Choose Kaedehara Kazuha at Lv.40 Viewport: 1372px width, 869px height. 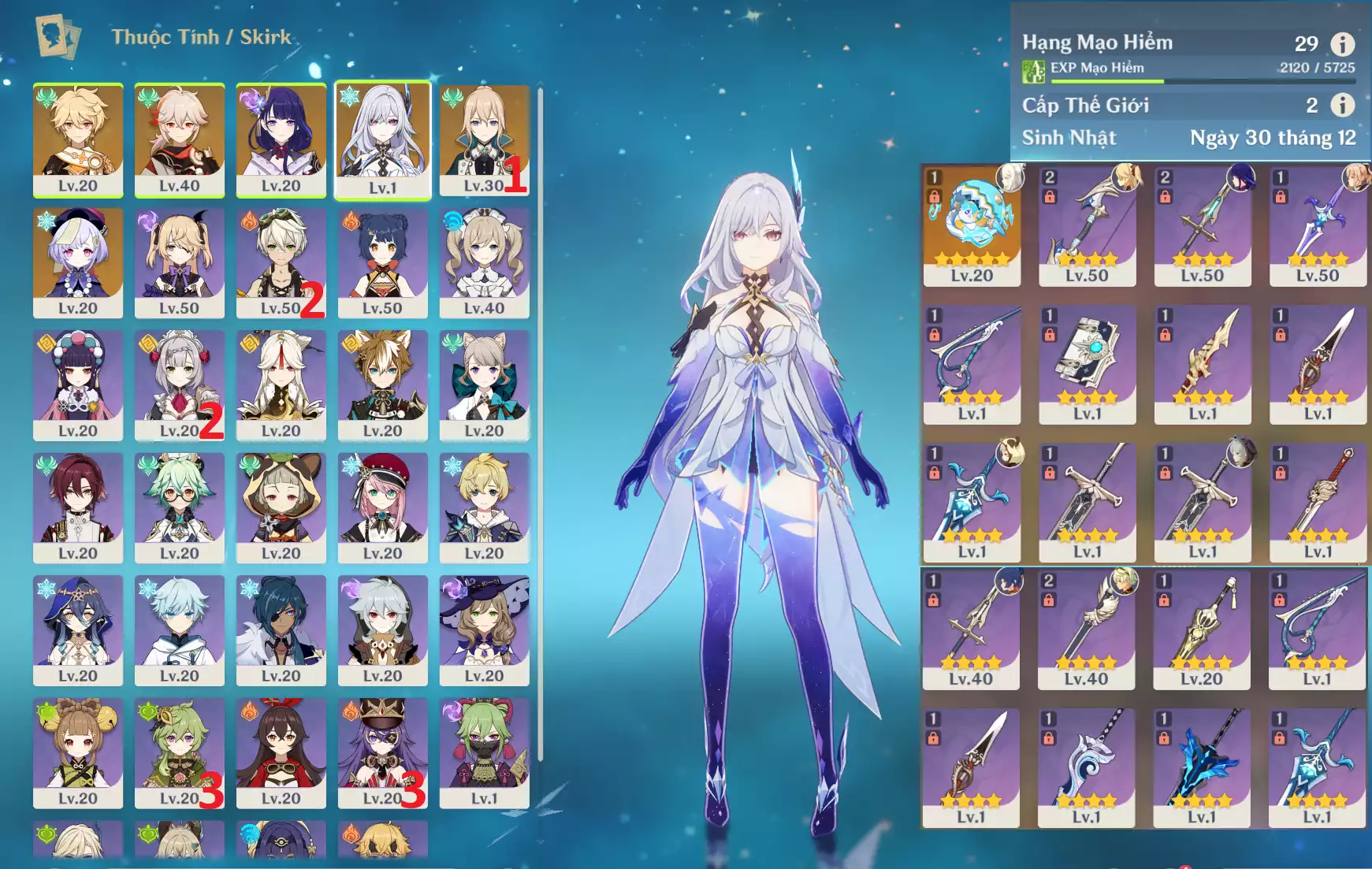(x=179, y=139)
